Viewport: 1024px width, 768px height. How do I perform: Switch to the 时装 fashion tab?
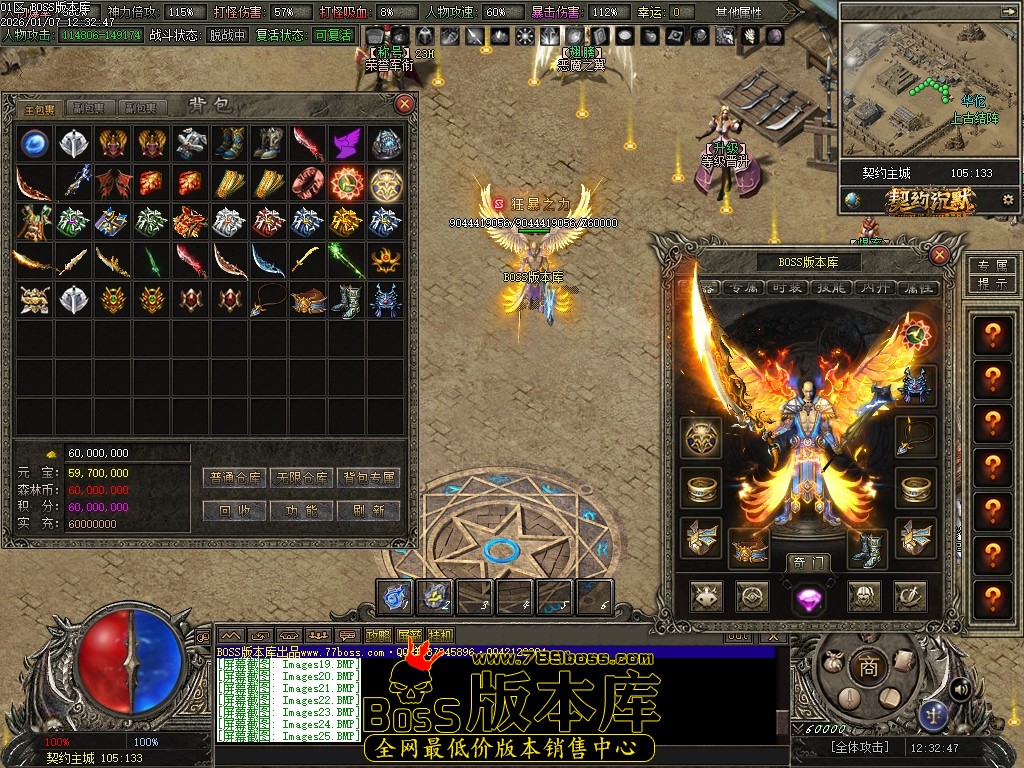pyautogui.click(x=786, y=288)
